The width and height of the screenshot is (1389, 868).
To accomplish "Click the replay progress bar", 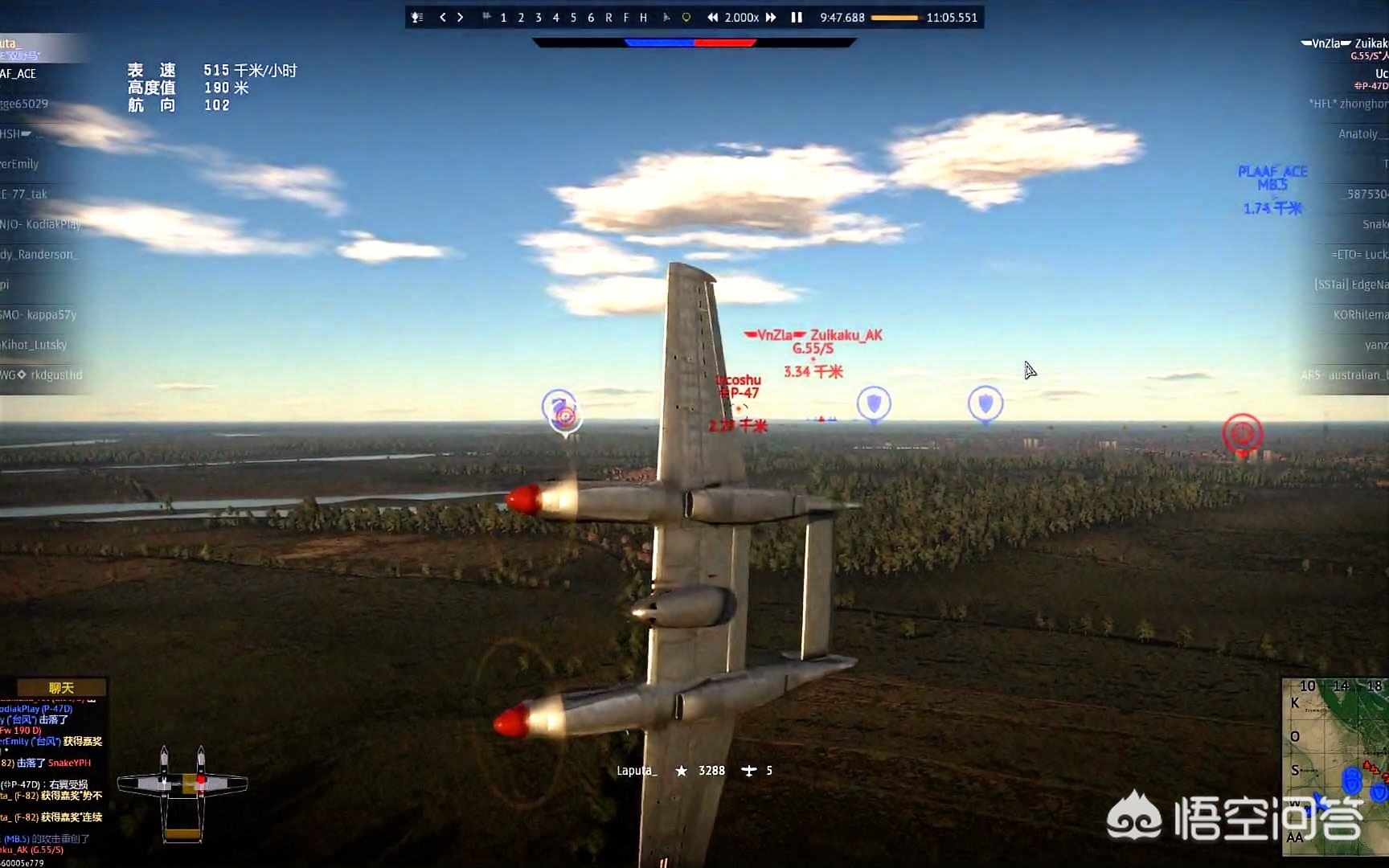I will coord(894,17).
